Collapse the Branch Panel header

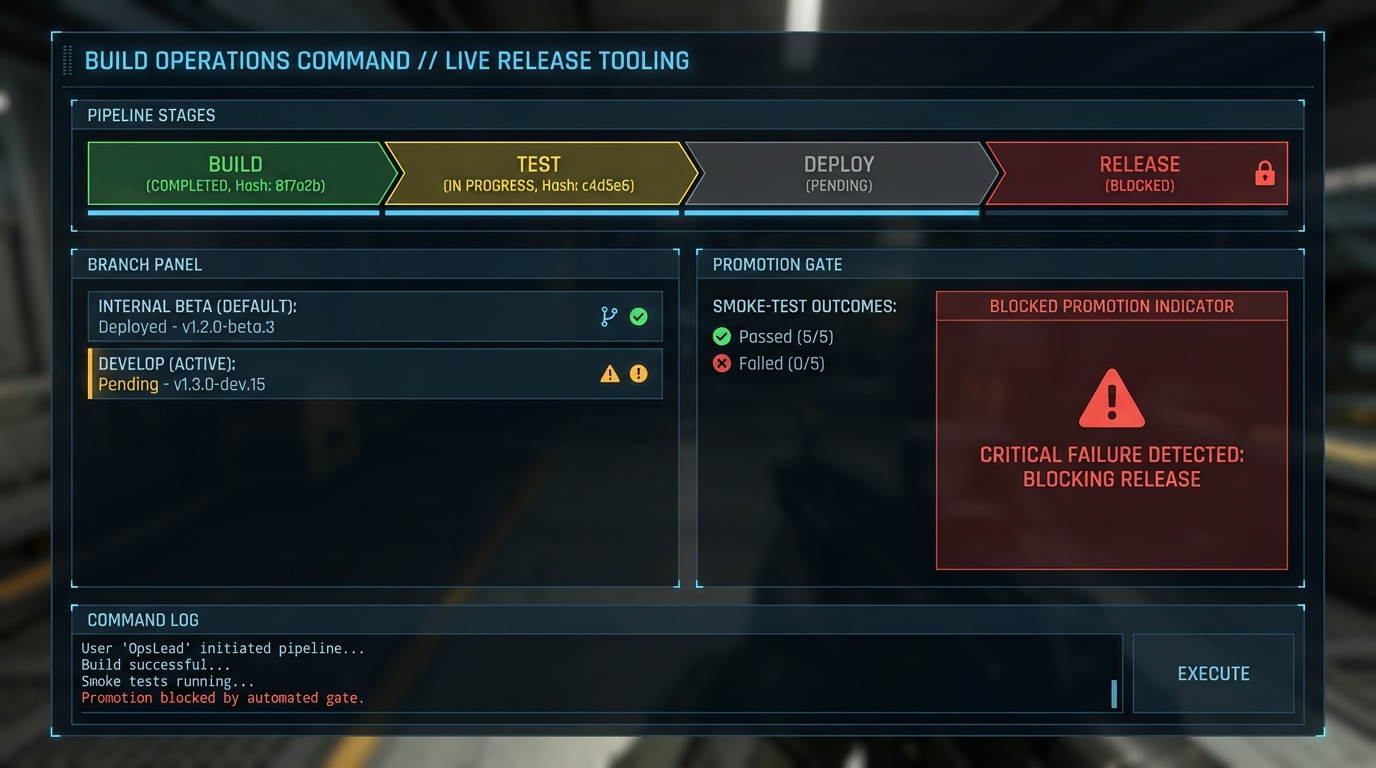[145, 265]
